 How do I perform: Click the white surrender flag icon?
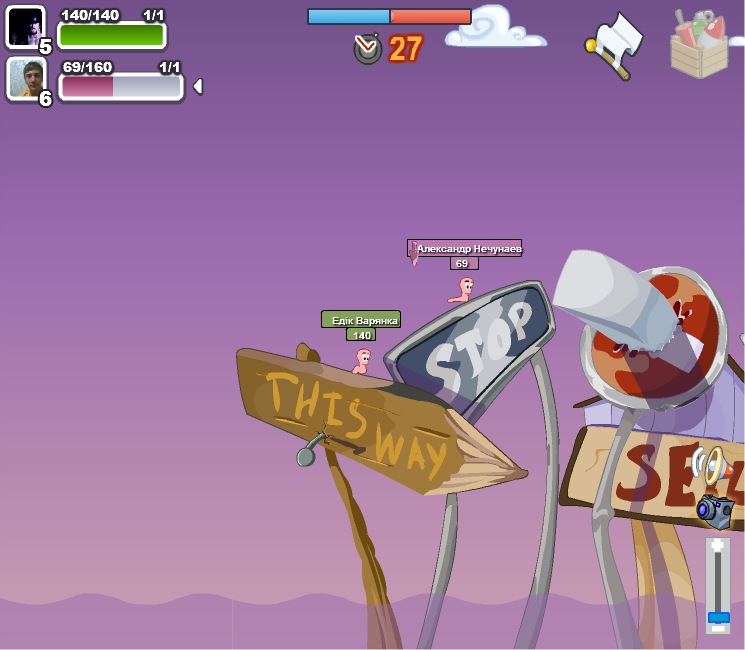click(616, 44)
